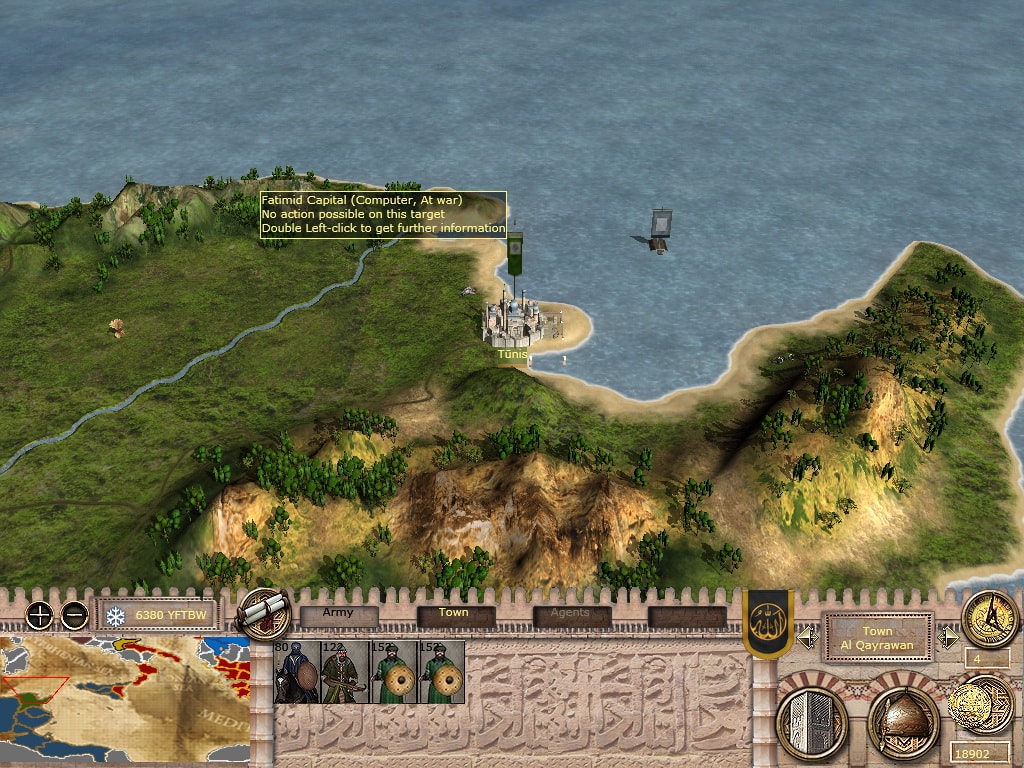1024x768 pixels.
Task: Cycle to the previous settlement
Action: click(806, 636)
